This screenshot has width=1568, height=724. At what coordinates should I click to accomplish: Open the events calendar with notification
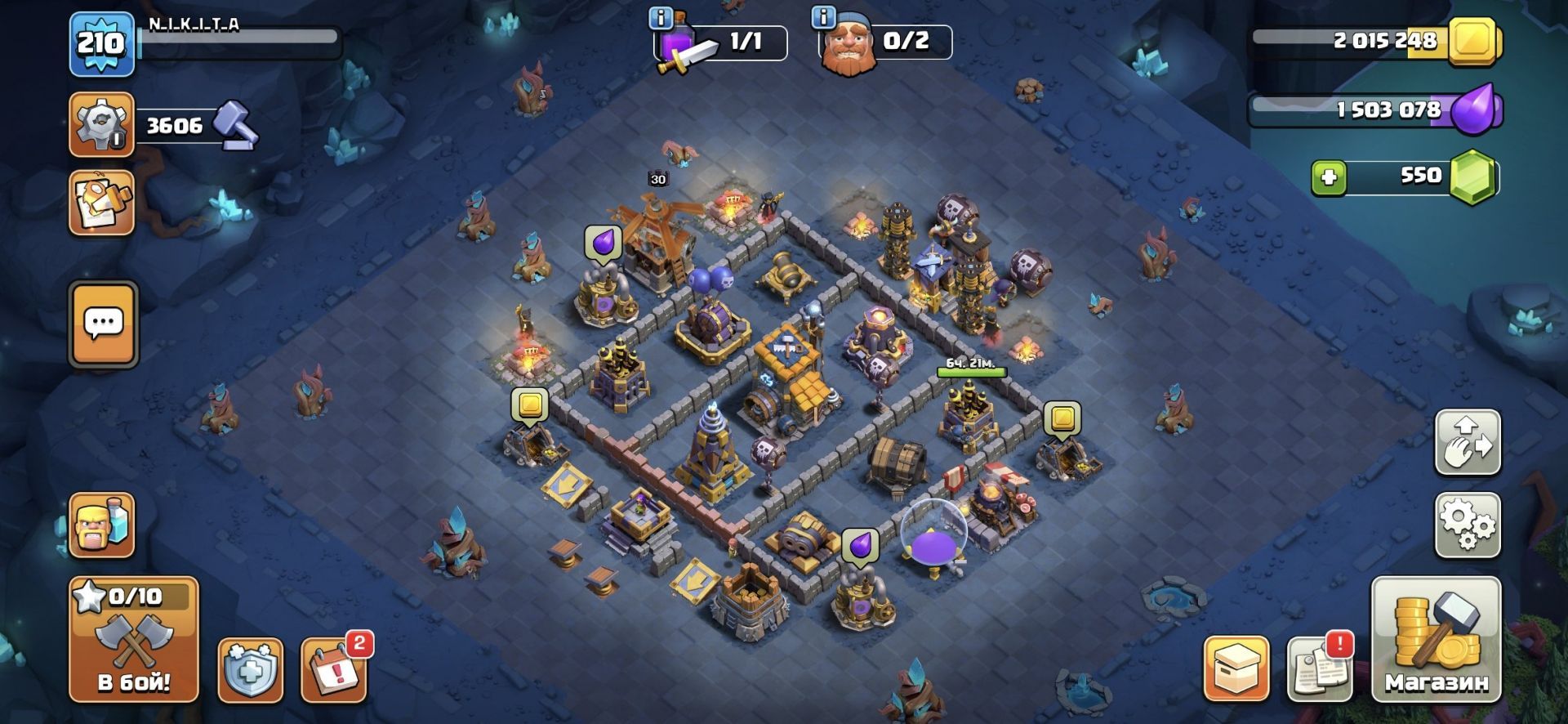(x=333, y=670)
